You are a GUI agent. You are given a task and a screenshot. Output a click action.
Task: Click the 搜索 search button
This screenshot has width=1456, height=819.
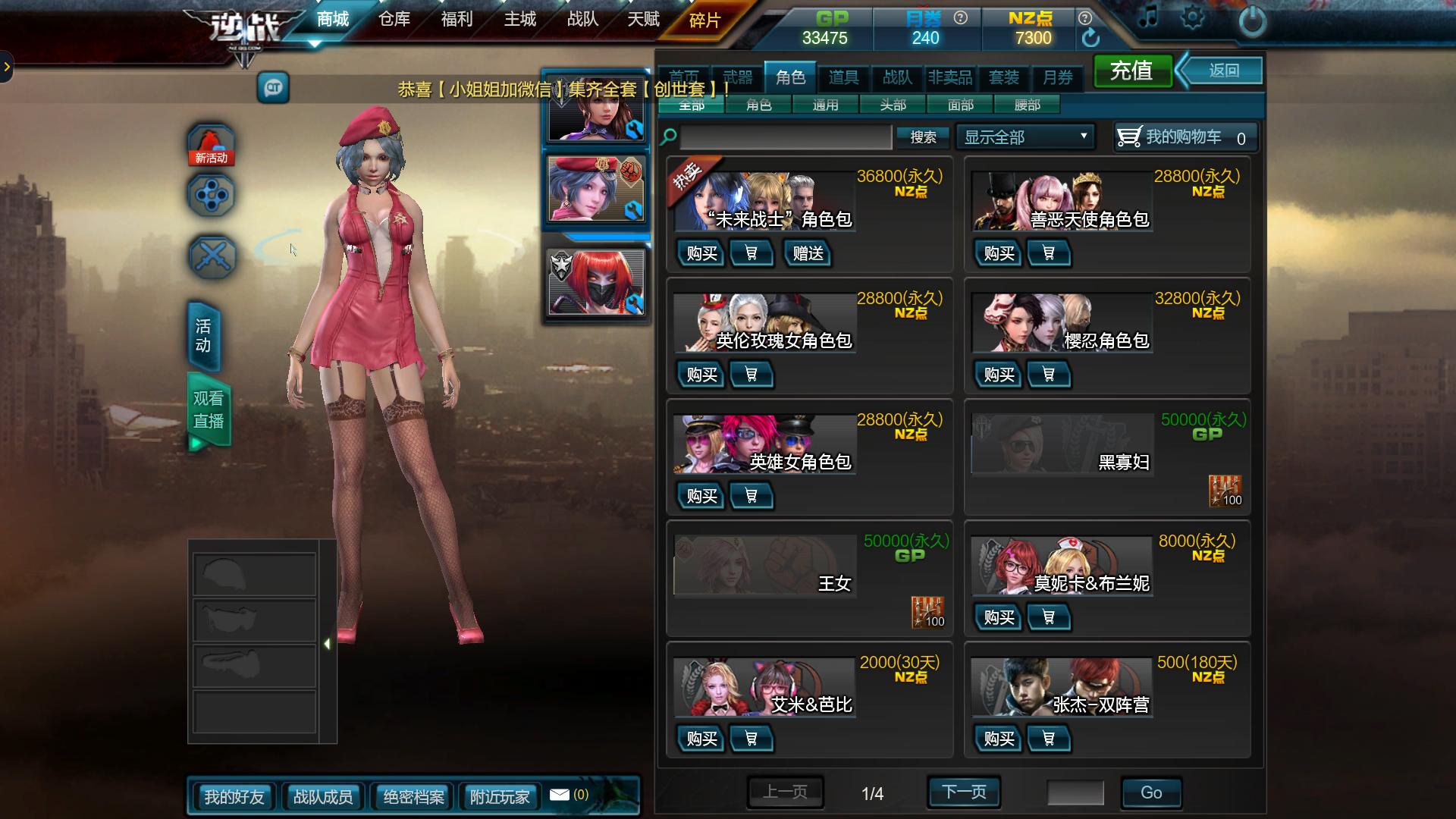point(923,137)
